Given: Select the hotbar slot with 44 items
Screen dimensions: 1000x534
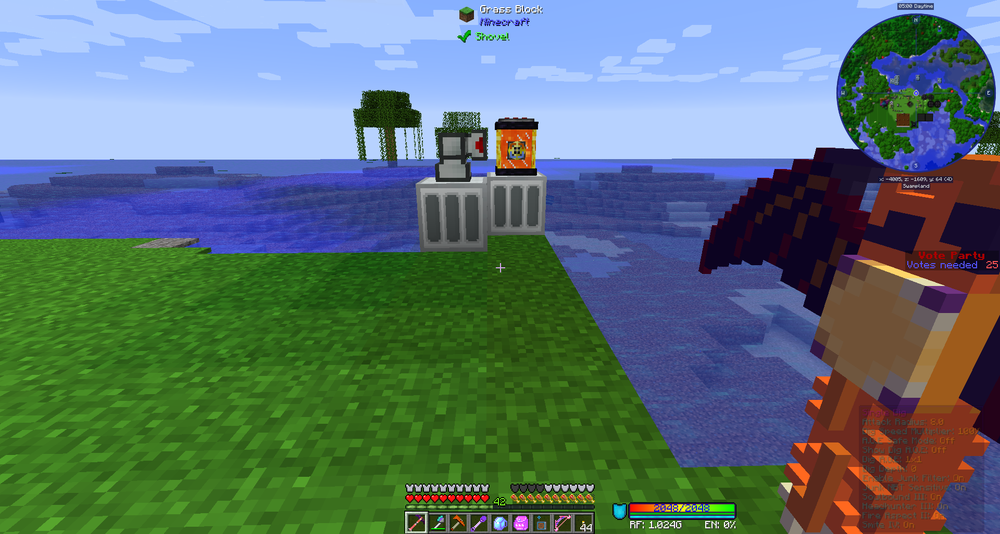Looking at the screenshot, I should tap(585, 523).
